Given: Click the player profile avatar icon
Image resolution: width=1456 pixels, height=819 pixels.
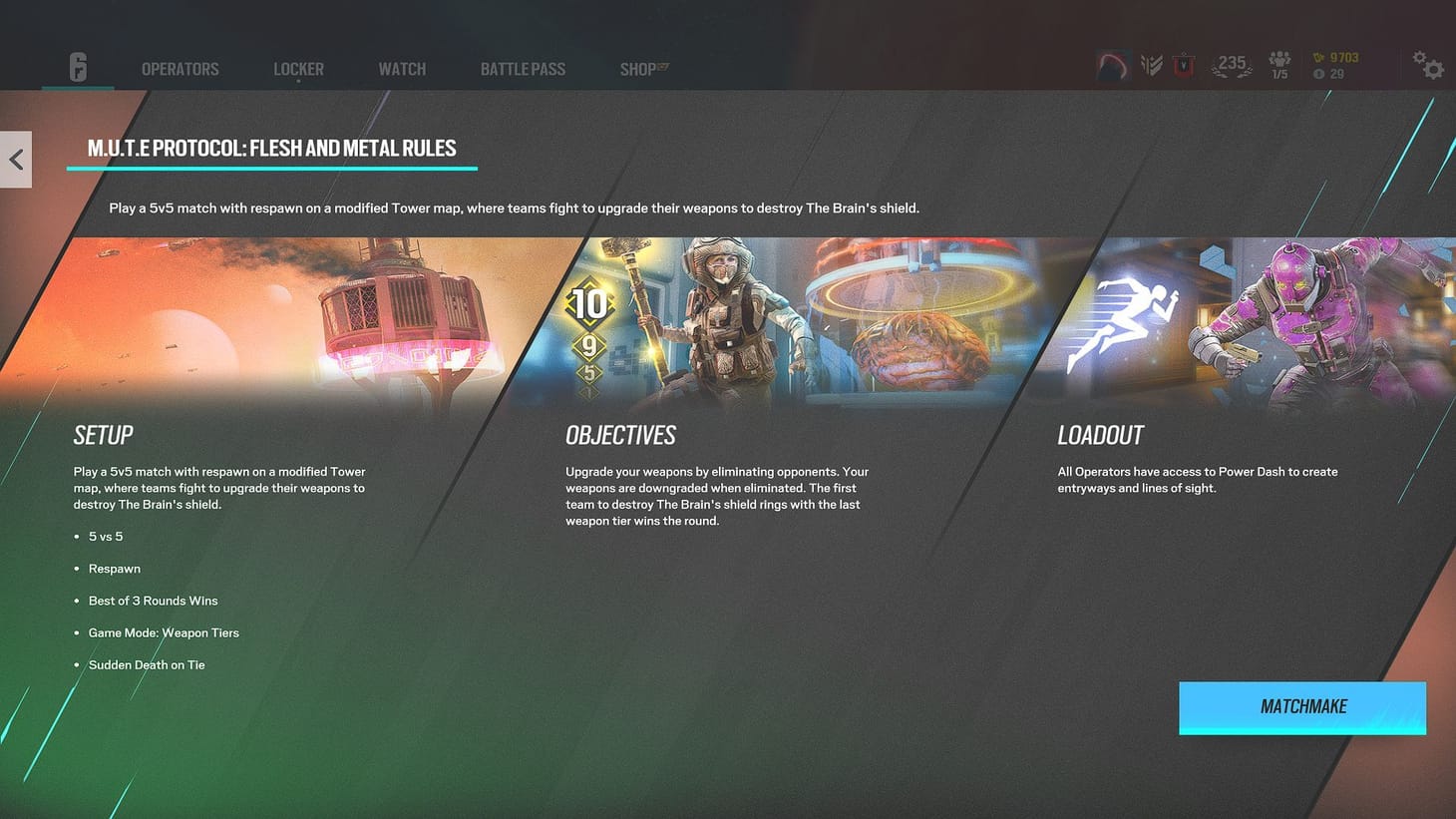Looking at the screenshot, I should 1112,64.
